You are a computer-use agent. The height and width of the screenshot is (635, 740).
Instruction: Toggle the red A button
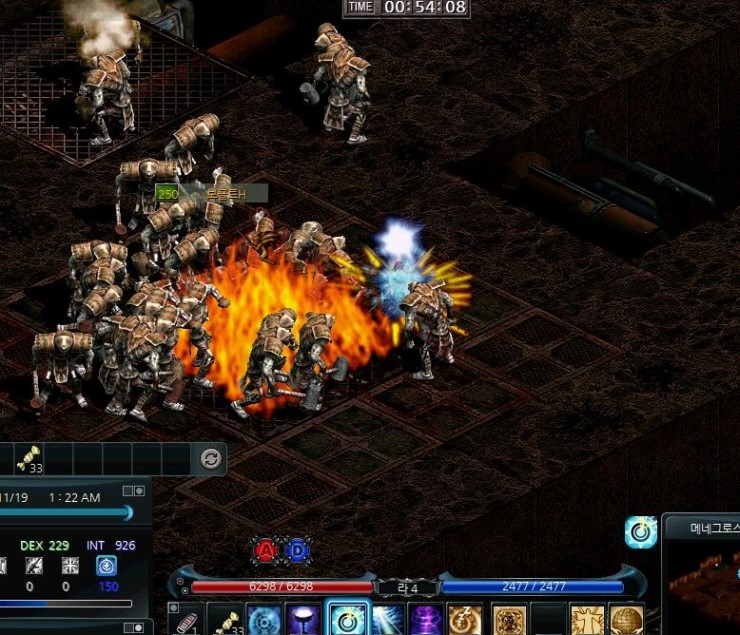(x=265, y=550)
